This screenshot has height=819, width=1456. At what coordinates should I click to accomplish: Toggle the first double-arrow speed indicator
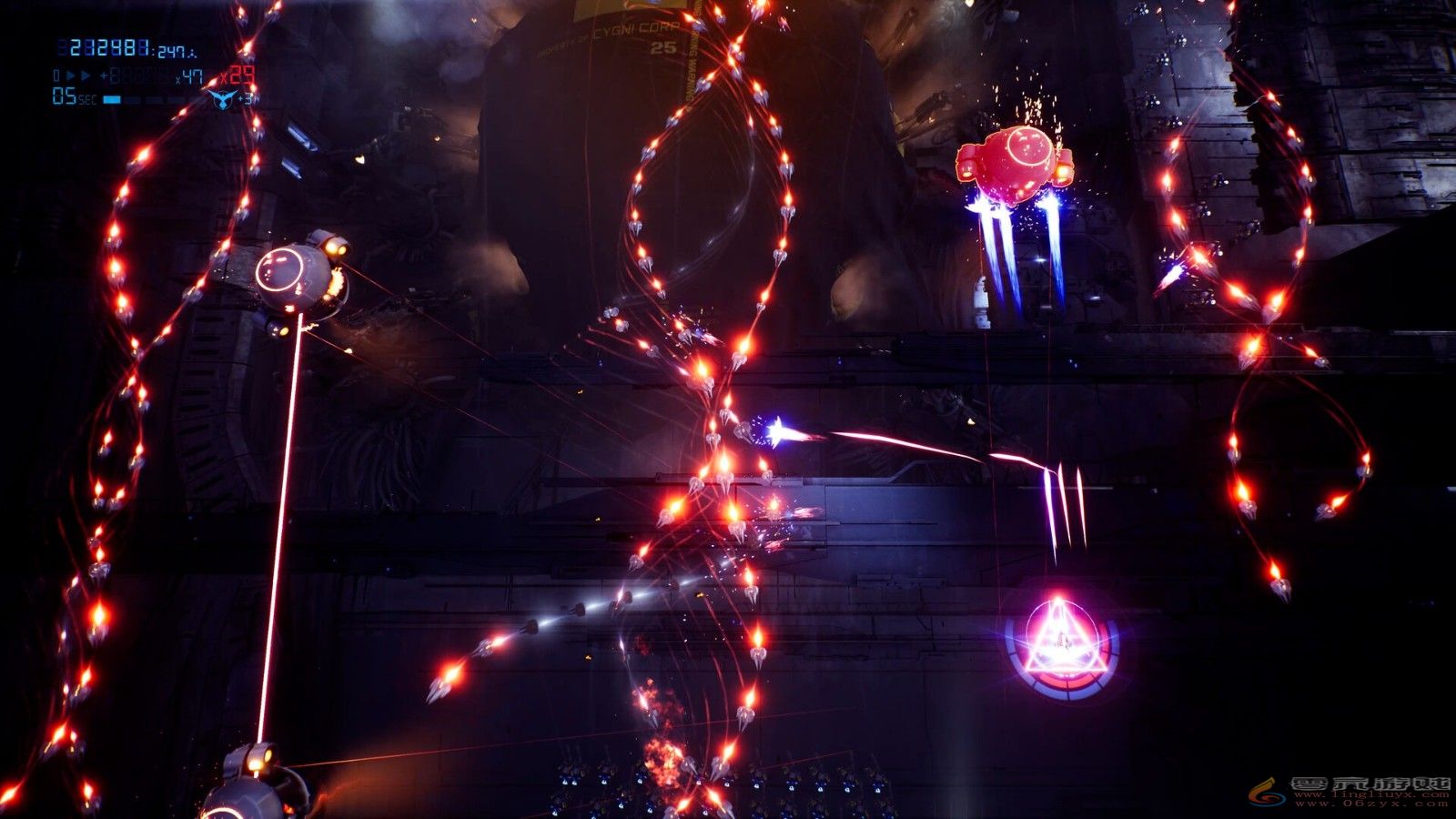click(x=71, y=75)
